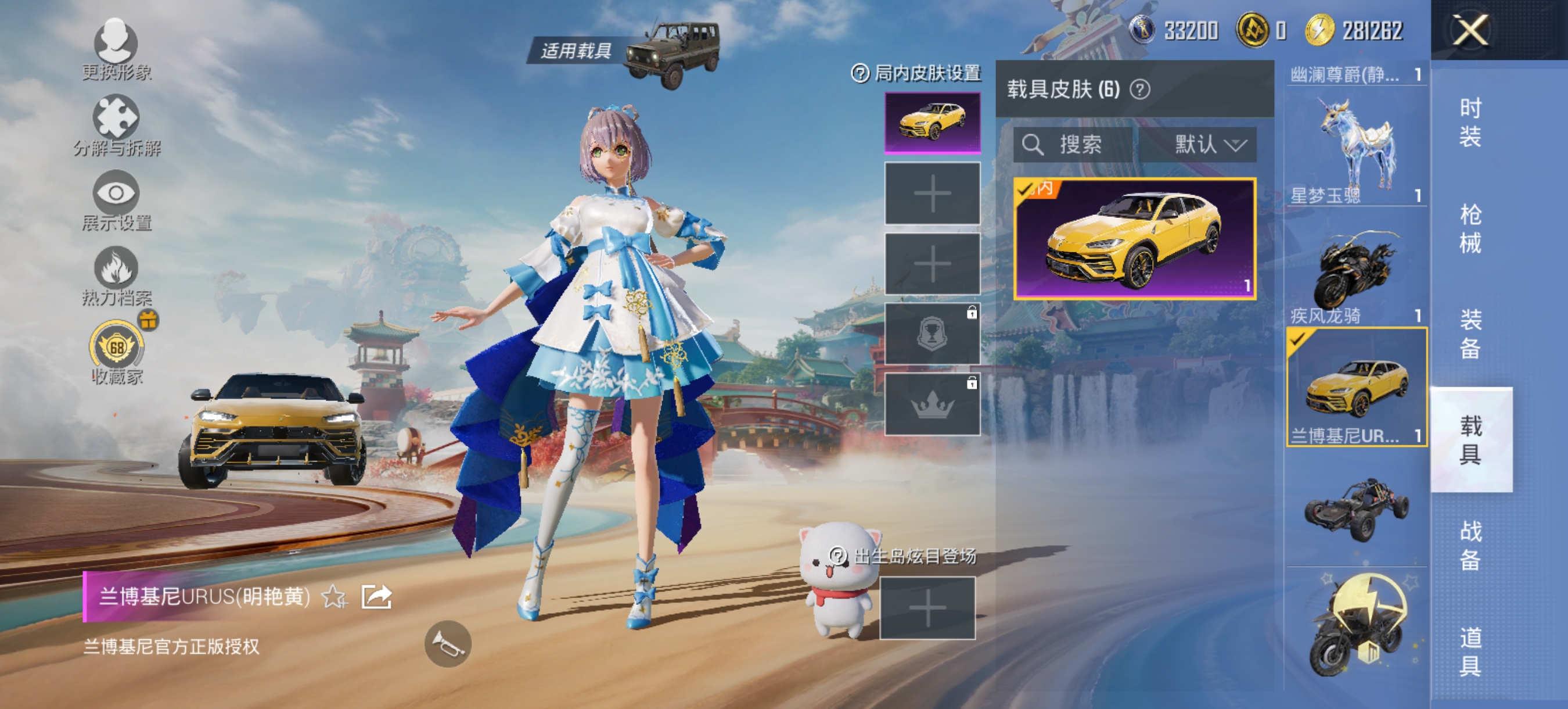Viewport: 1568px width, 709px height.
Task: Select the 分解与拆解 dismantle icon
Action: point(117,119)
